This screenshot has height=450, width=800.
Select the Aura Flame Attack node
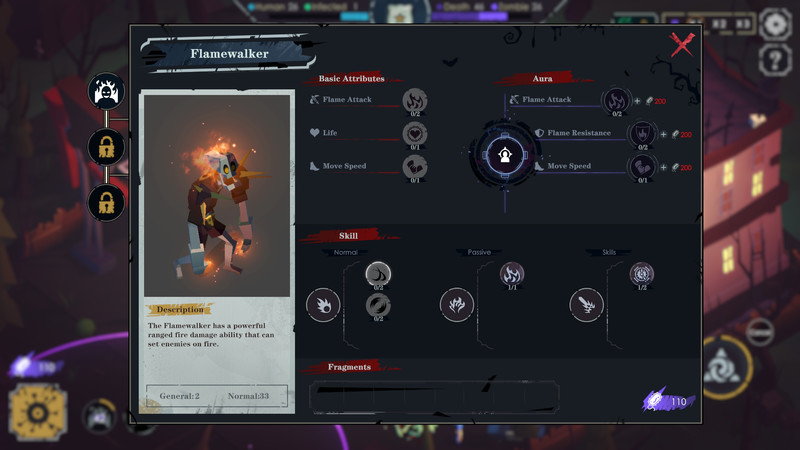click(614, 100)
